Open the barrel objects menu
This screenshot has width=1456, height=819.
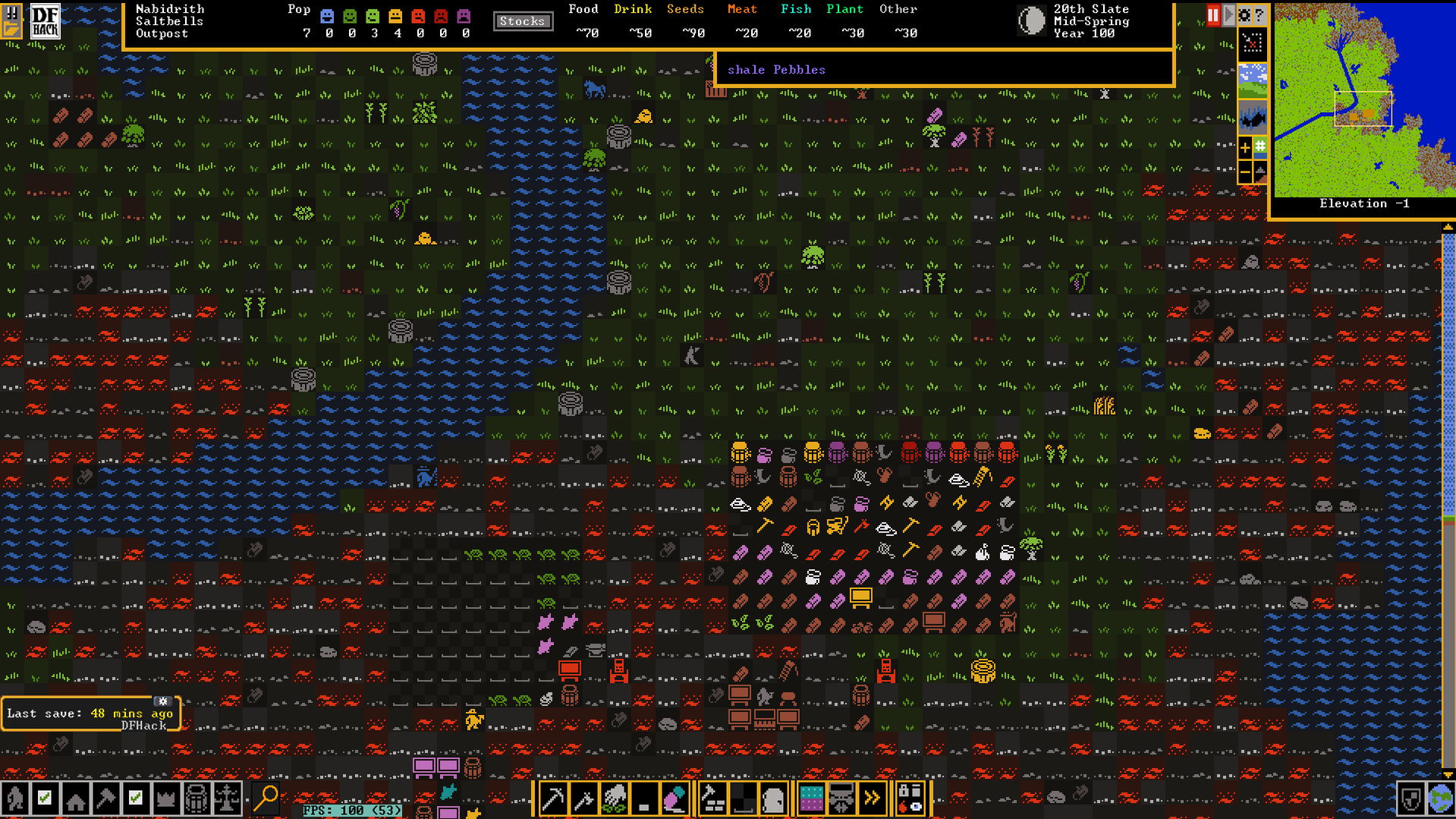[197, 799]
